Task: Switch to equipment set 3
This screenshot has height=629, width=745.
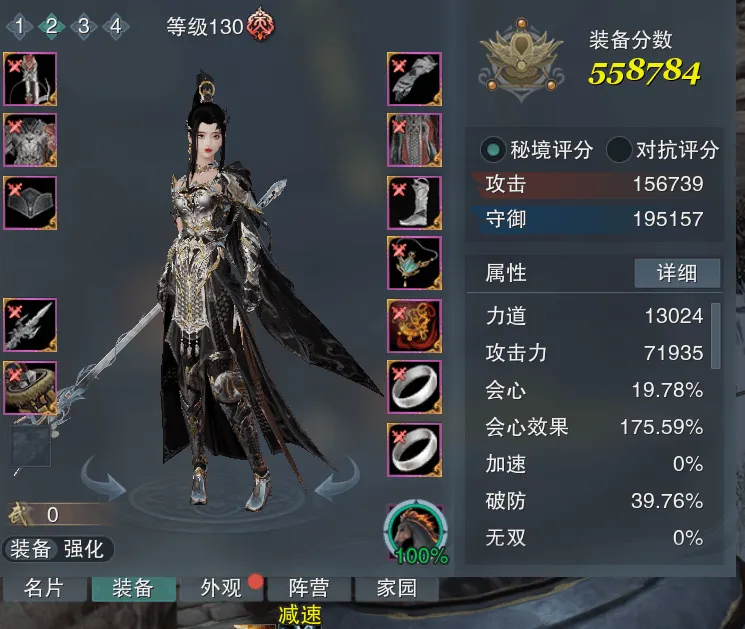Action: click(x=84, y=26)
